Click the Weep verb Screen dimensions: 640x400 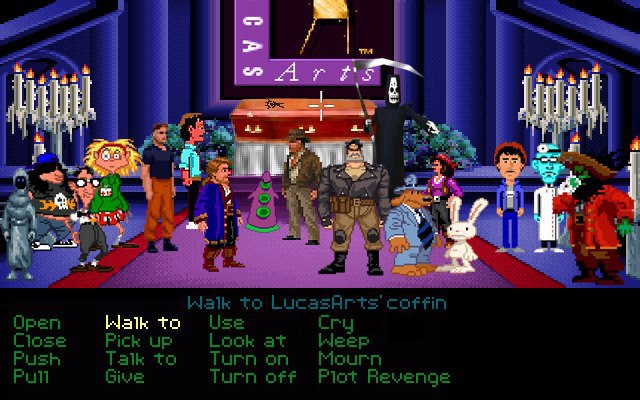[344, 341]
